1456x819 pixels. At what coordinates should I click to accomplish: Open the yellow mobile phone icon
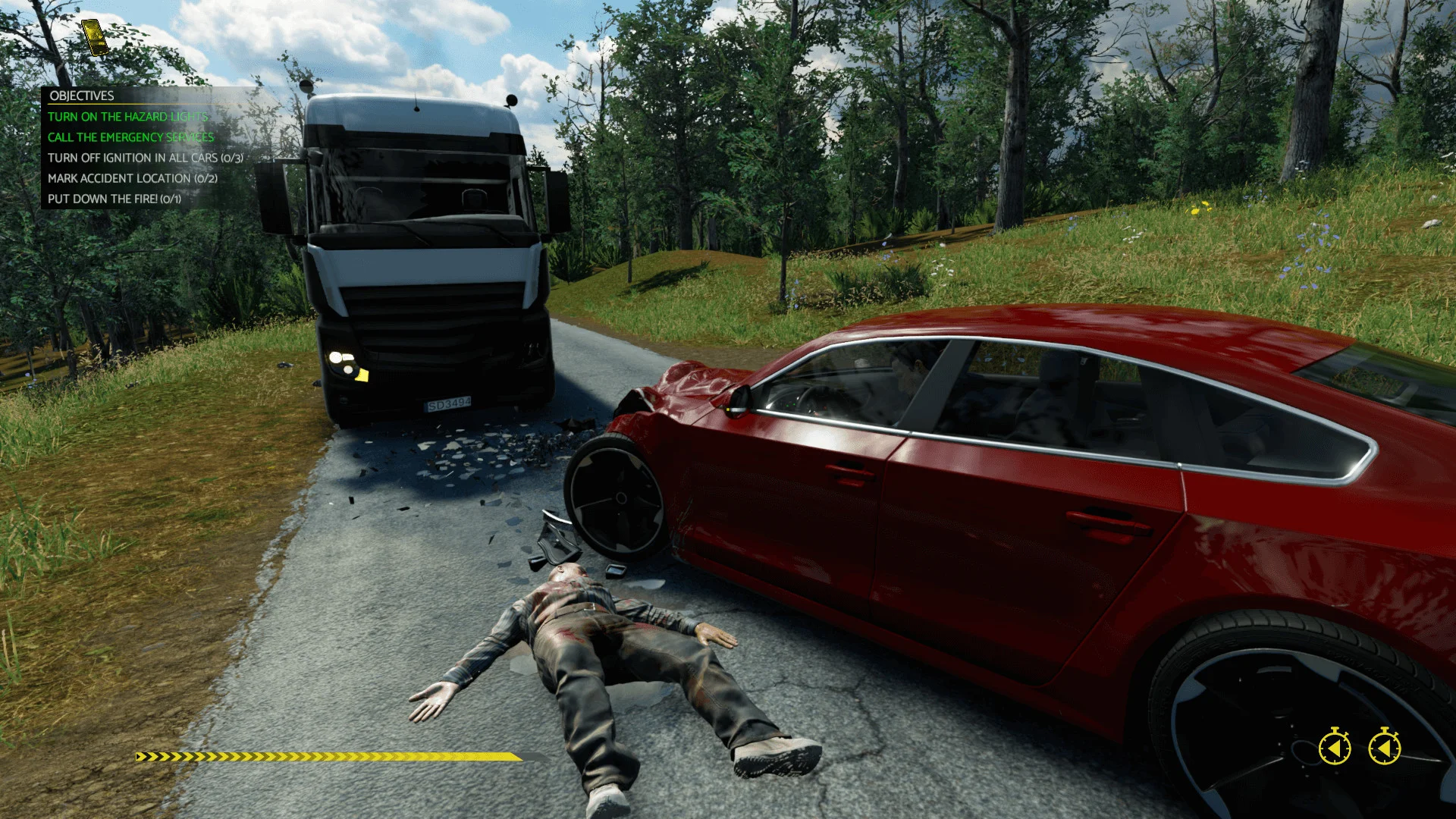[95, 37]
